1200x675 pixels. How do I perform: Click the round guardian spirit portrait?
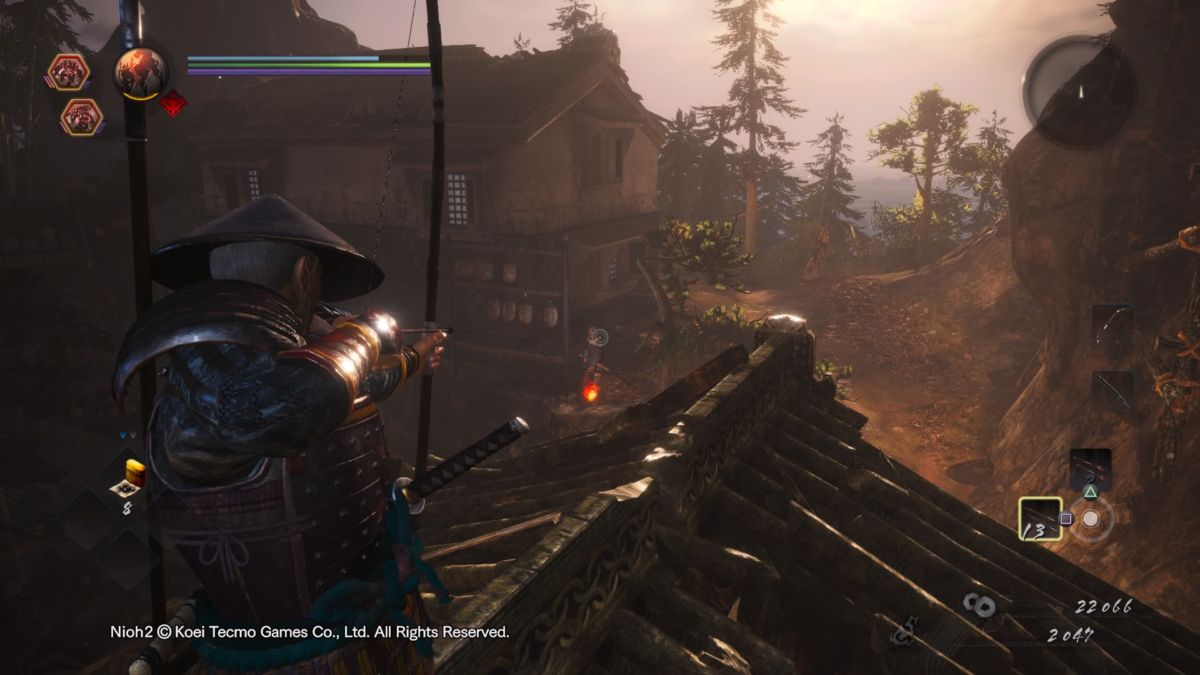tap(141, 72)
